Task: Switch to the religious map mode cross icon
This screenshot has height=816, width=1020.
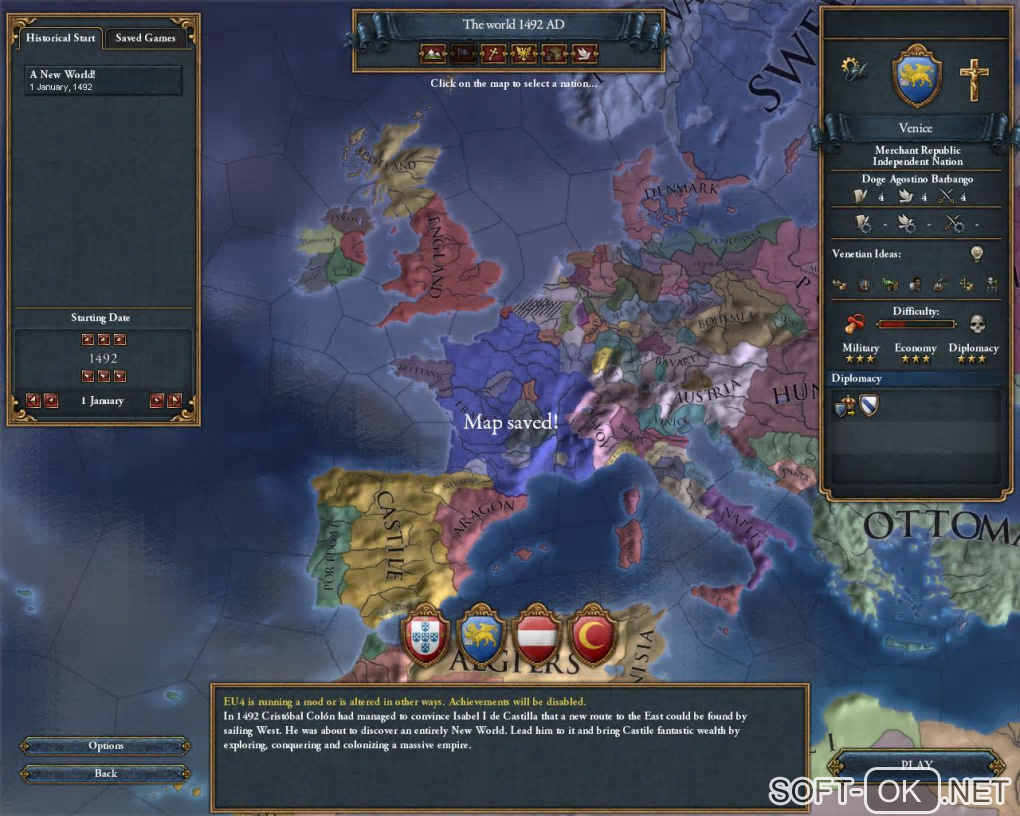Action: [493, 53]
